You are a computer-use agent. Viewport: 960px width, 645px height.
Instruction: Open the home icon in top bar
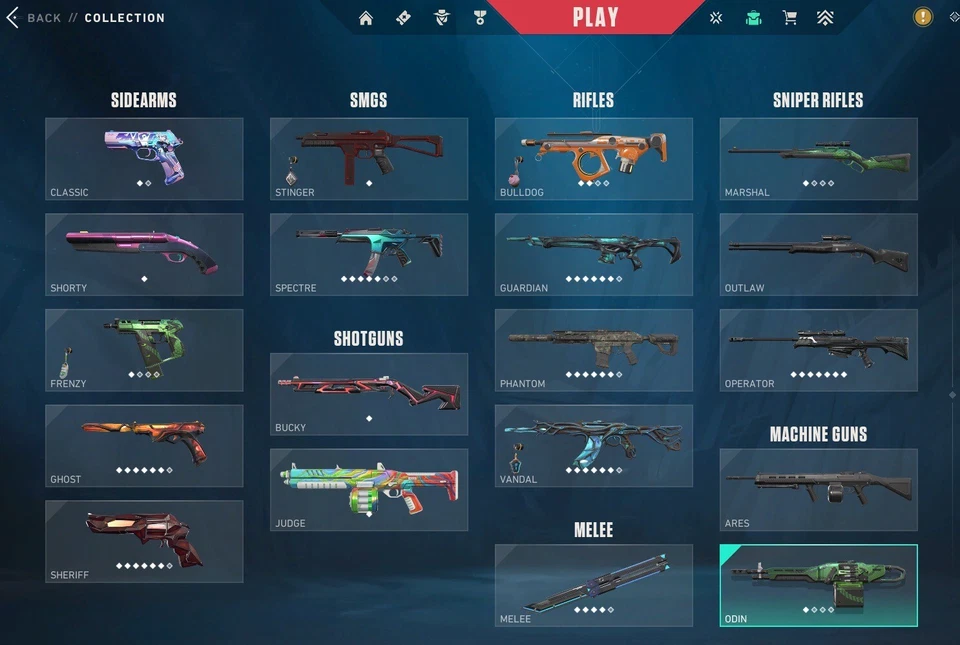pos(366,18)
